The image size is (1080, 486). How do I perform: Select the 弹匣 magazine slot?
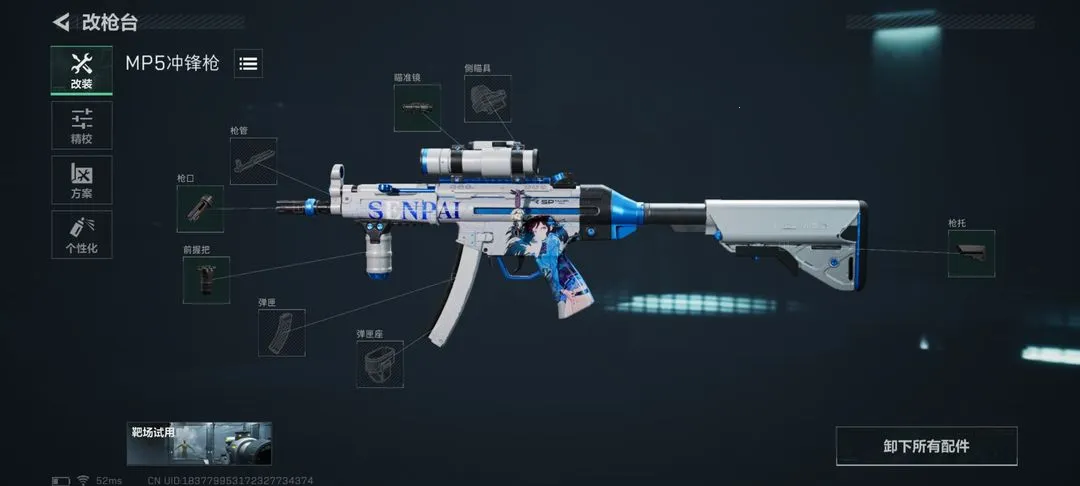(281, 332)
